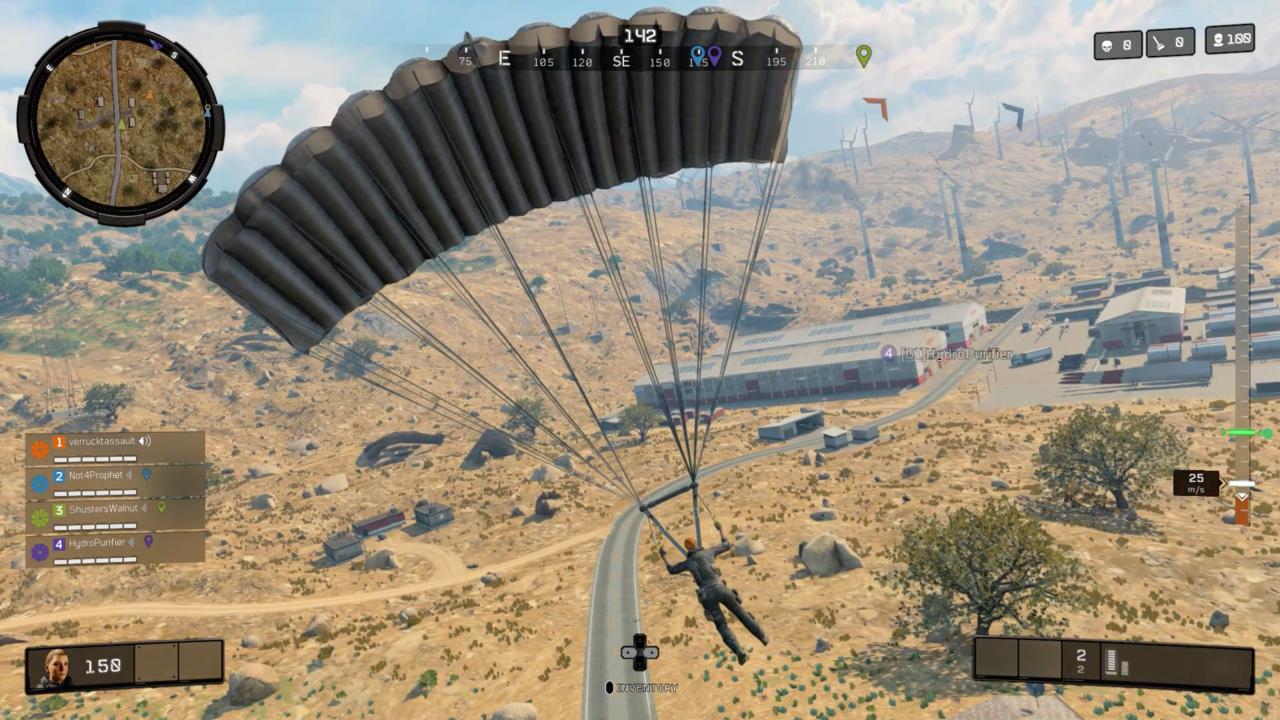Click the d-pad quick equipment icon

pyautogui.click(x=639, y=652)
